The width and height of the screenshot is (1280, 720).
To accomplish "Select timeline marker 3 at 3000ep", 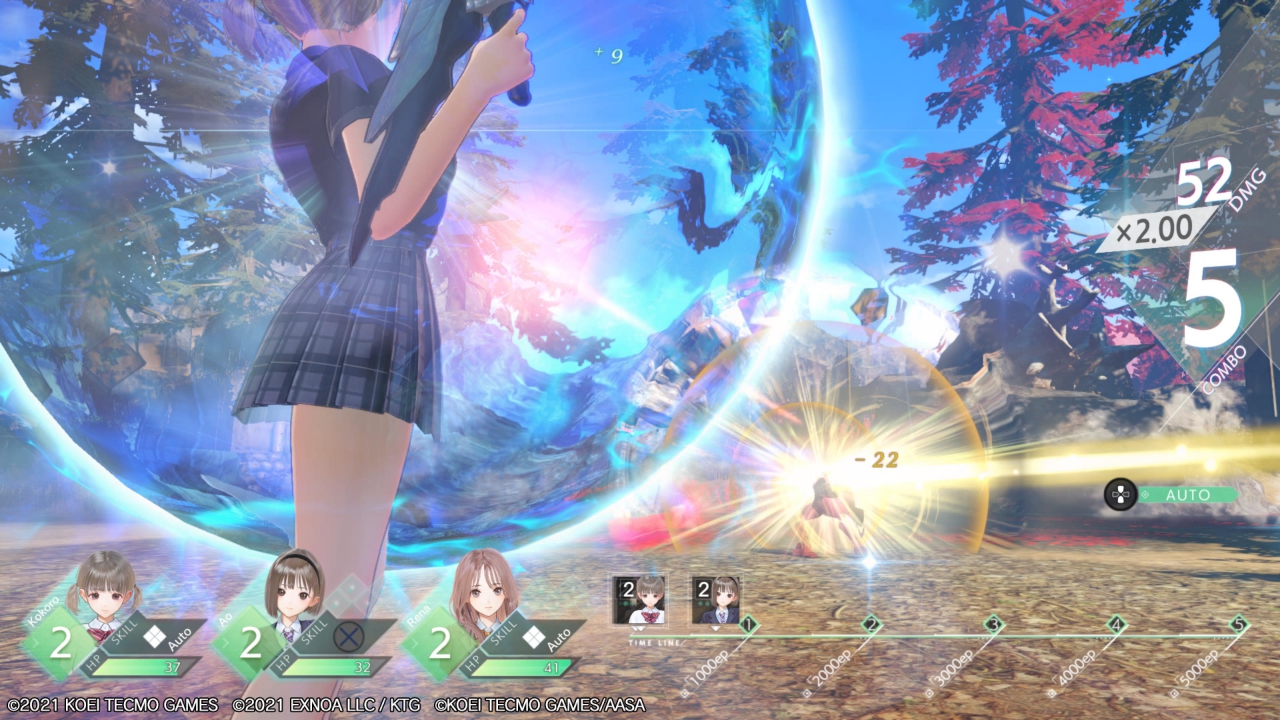I will click(994, 626).
